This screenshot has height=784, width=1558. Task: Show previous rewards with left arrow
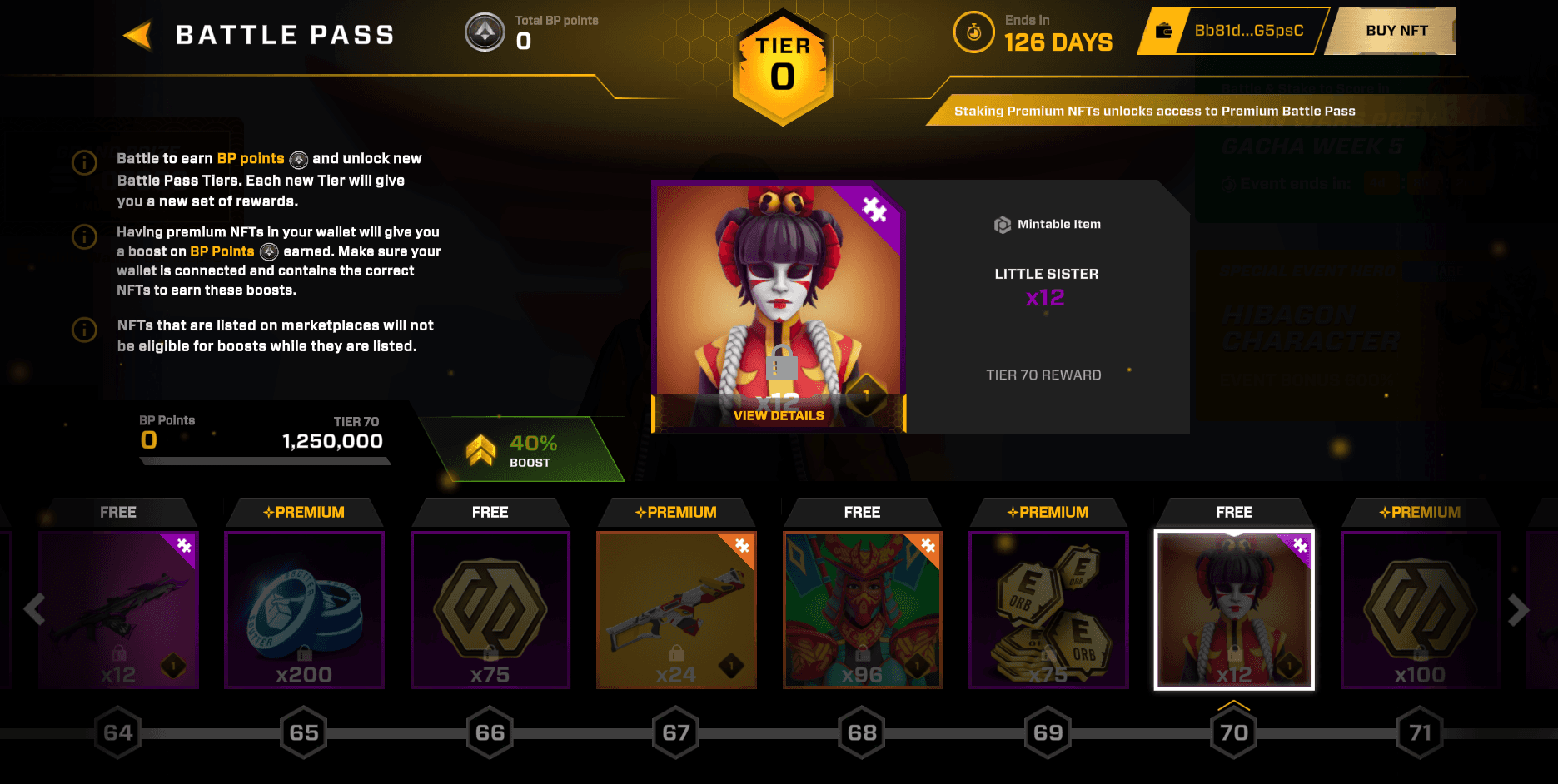(34, 610)
